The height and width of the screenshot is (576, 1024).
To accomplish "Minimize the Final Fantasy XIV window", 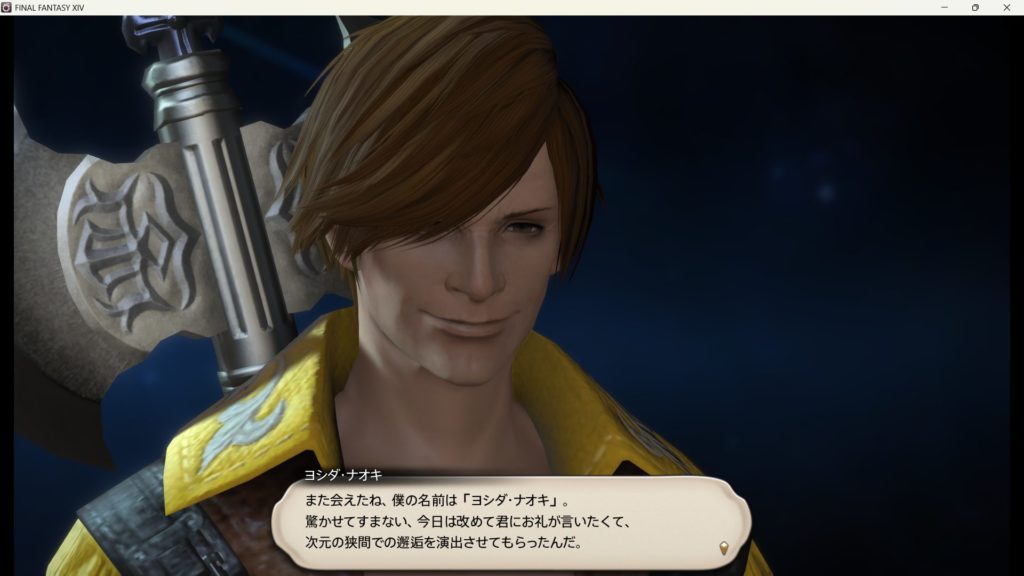I will pyautogui.click(x=944, y=7).
